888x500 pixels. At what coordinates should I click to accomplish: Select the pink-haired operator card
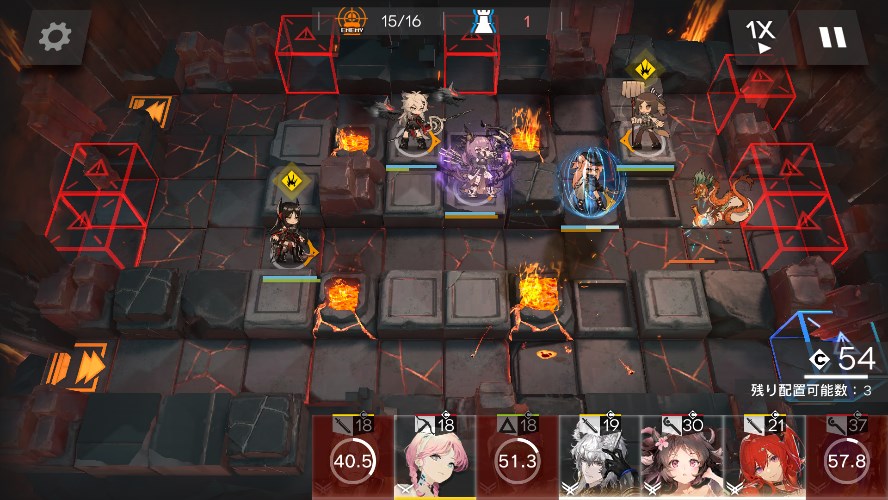tap(435, 458)
